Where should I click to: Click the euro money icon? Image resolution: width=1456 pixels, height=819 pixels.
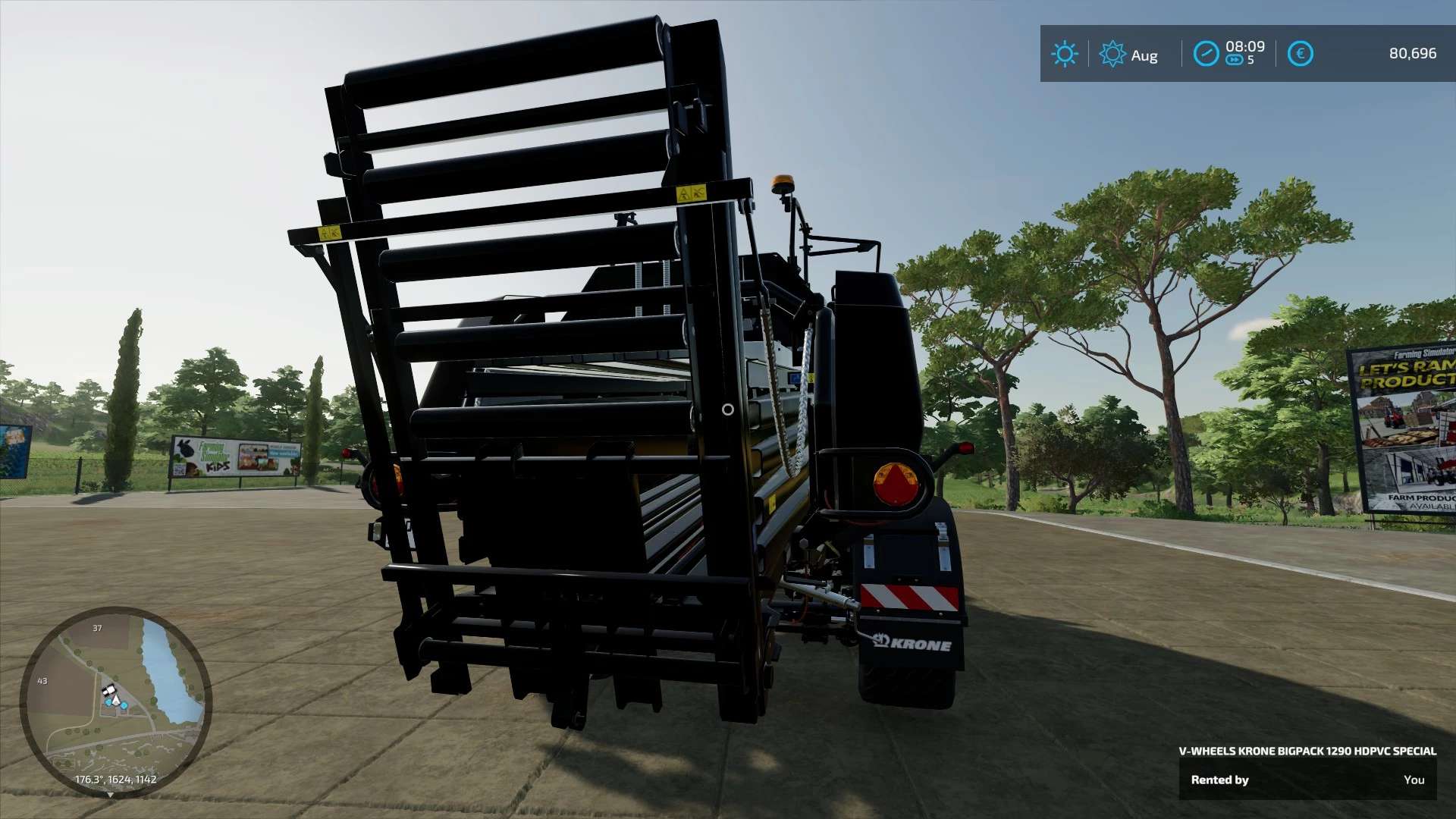[1300, 54]
